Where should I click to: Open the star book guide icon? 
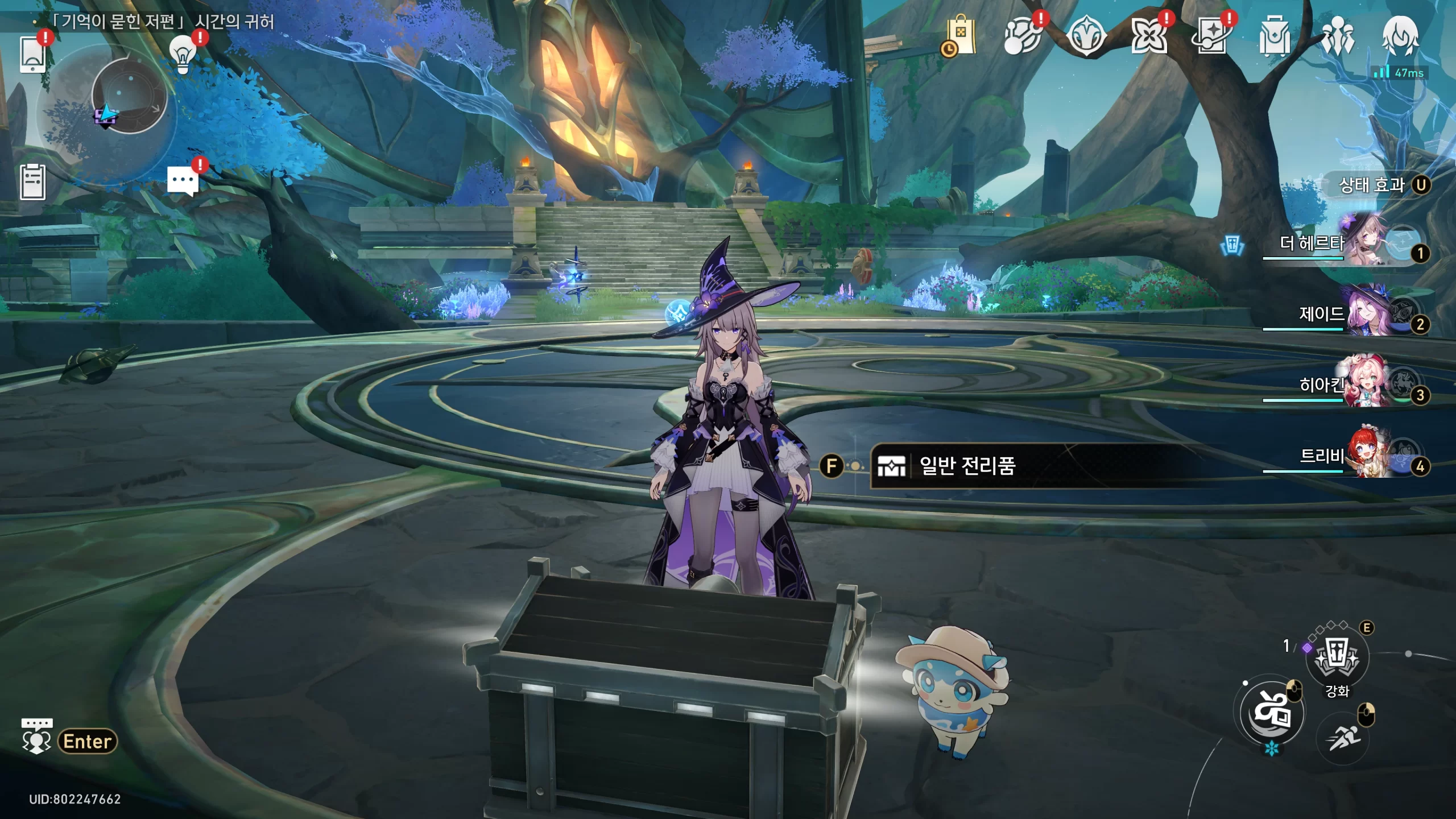tap(1211, 36)
